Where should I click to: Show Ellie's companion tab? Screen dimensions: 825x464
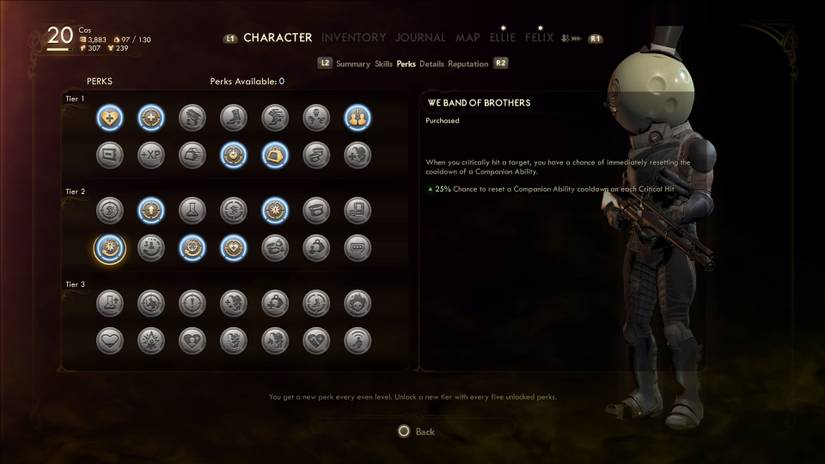502,38
